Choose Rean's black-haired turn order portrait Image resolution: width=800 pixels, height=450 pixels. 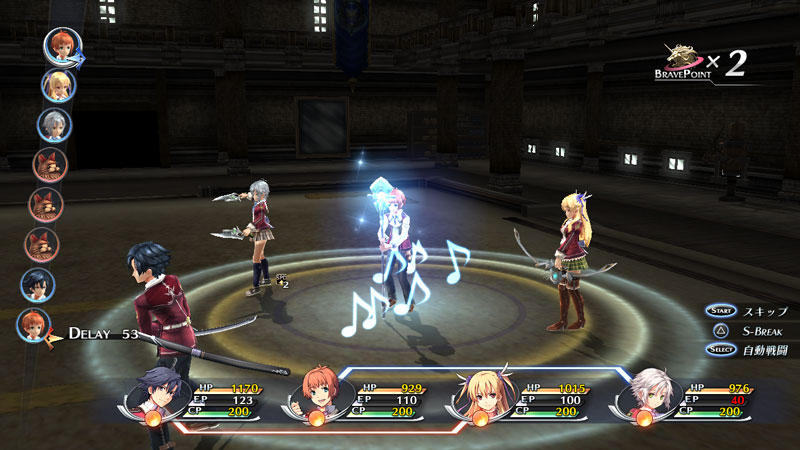pyautogui.click(x=38, y=285)
